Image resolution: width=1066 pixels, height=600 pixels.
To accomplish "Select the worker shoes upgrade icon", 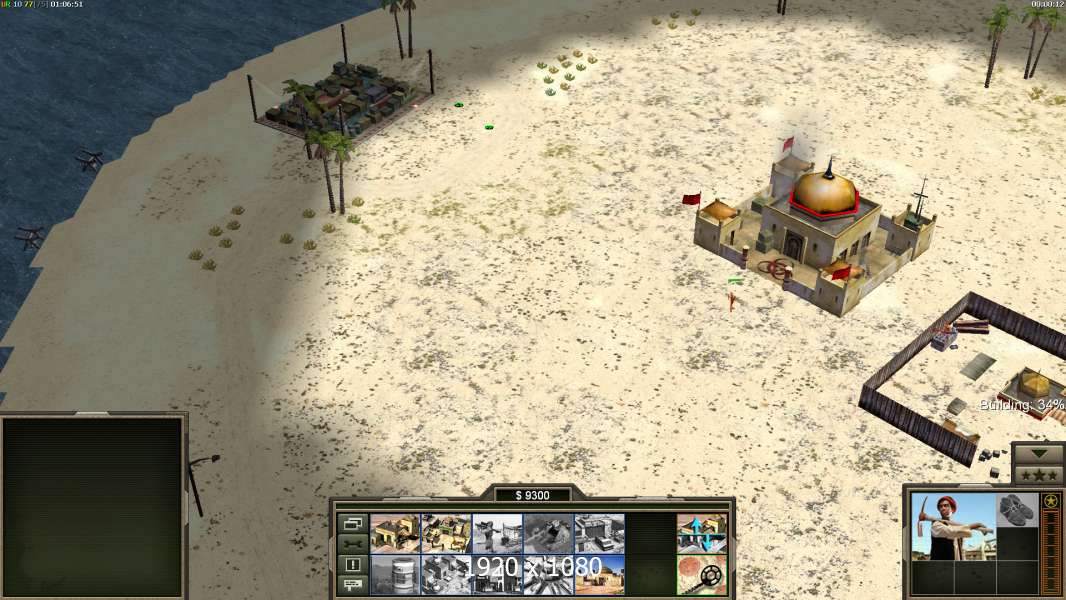I will (x=1018, y=509).
